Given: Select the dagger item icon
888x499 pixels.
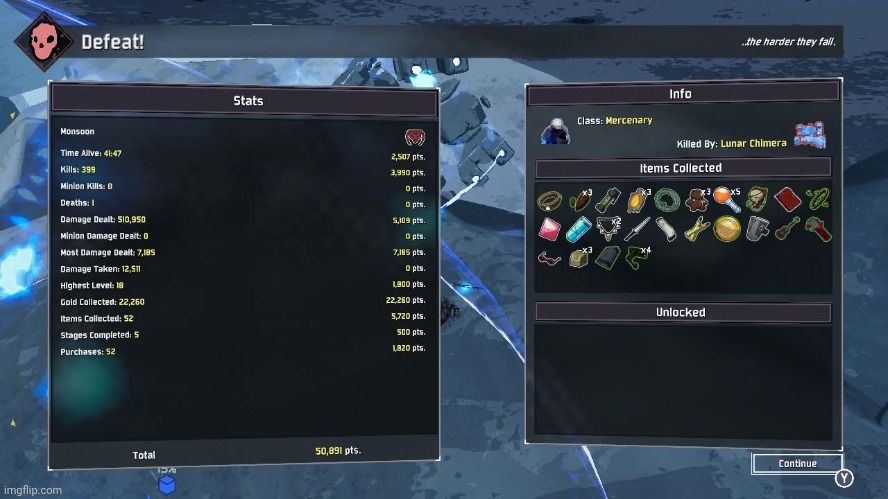Looking at the screenshot, I should pos(637,229).
